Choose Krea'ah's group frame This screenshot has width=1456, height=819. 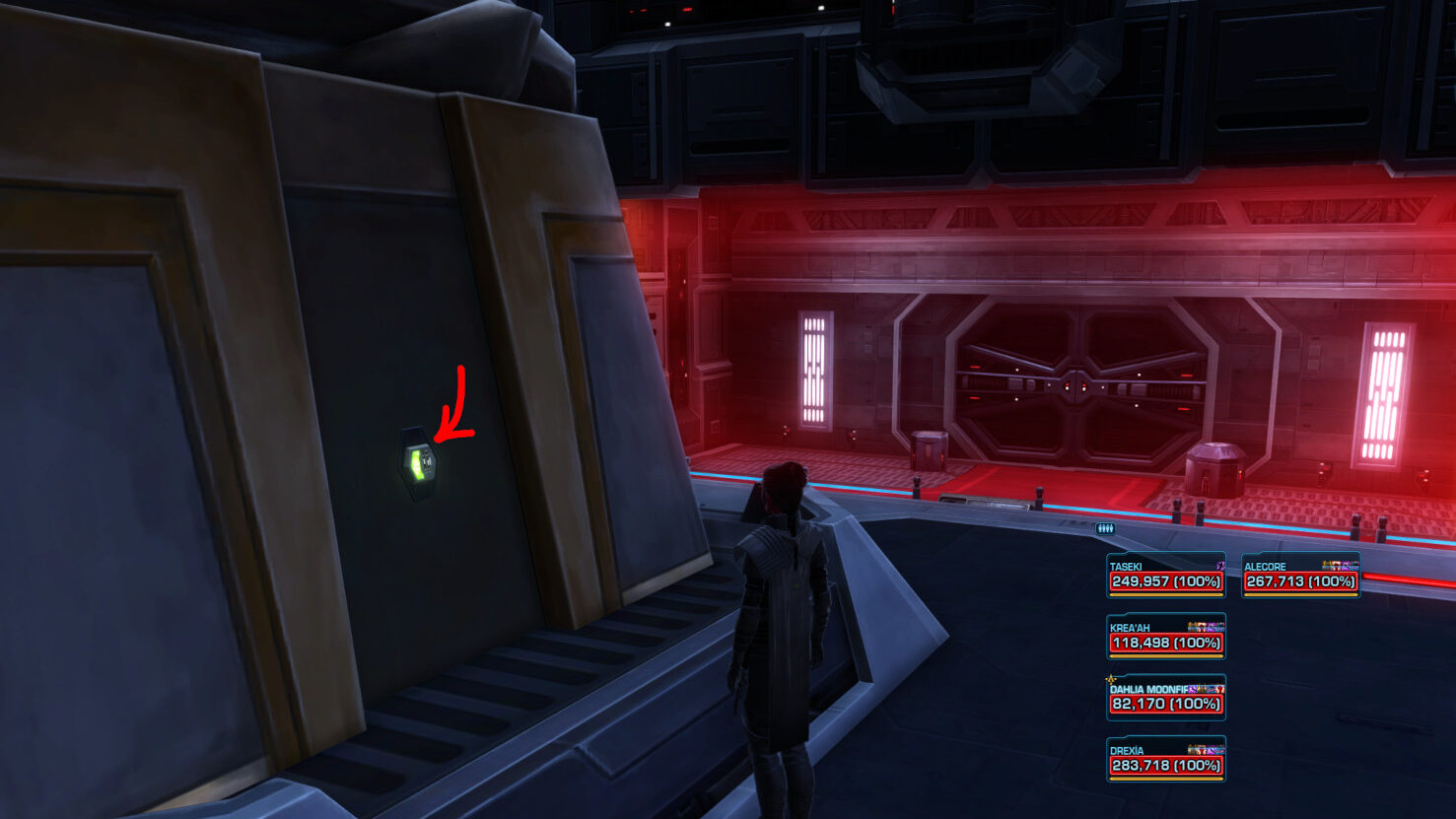click(x=1166, y=638)
